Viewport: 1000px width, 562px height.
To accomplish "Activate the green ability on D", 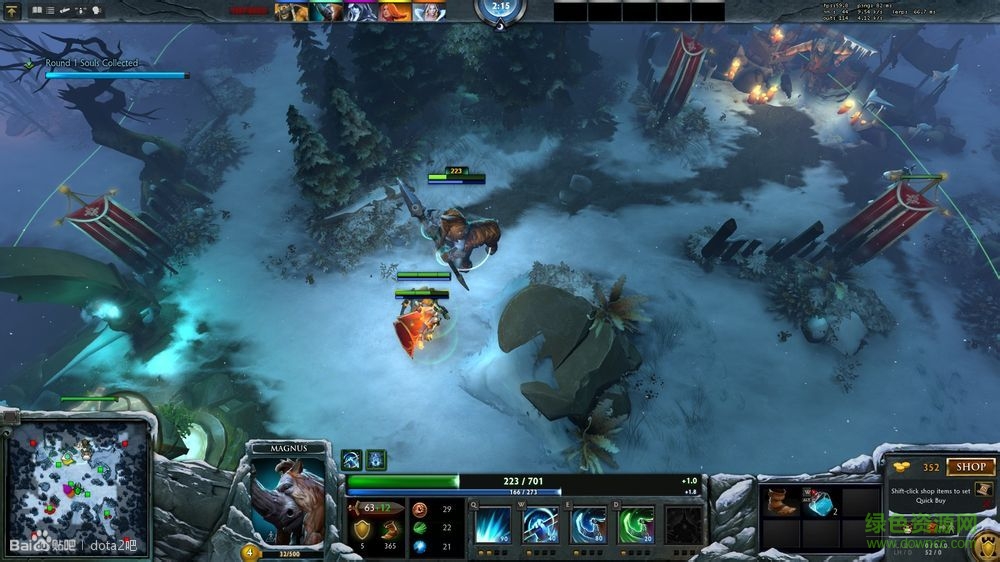I will pos(636,524).
